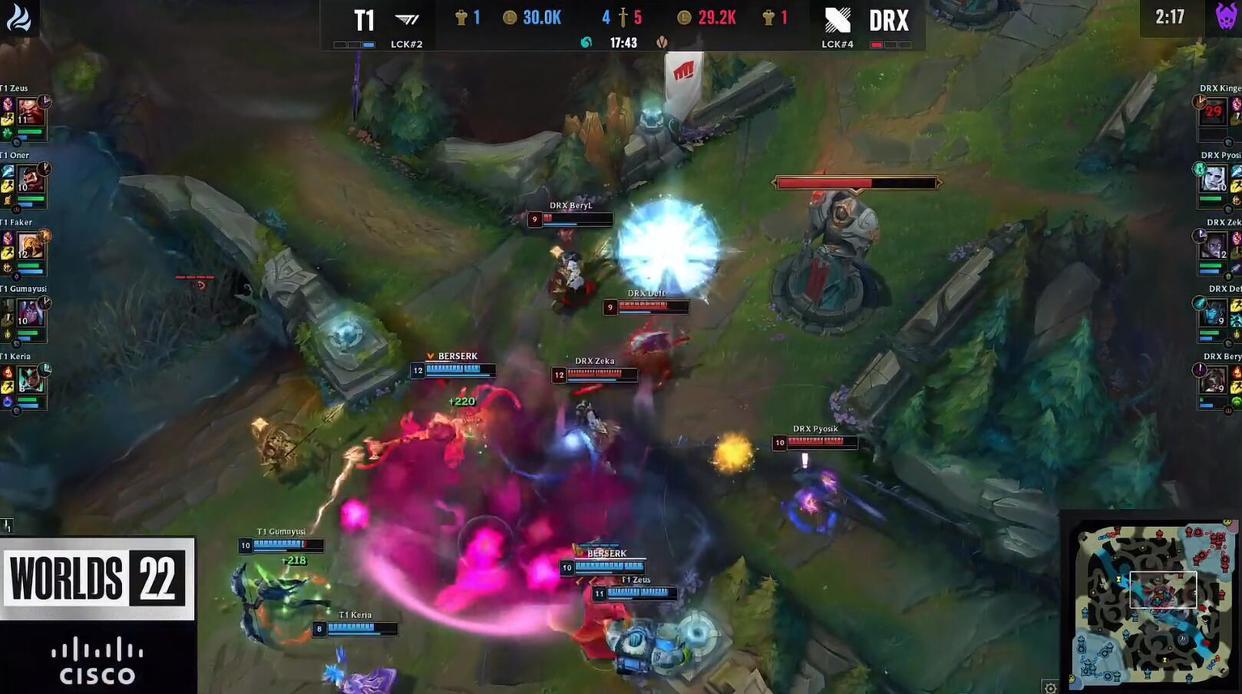This screenshot has width=1242, height=694.
Task: Click T1 Faker's champion portrait
Action: 31,245
